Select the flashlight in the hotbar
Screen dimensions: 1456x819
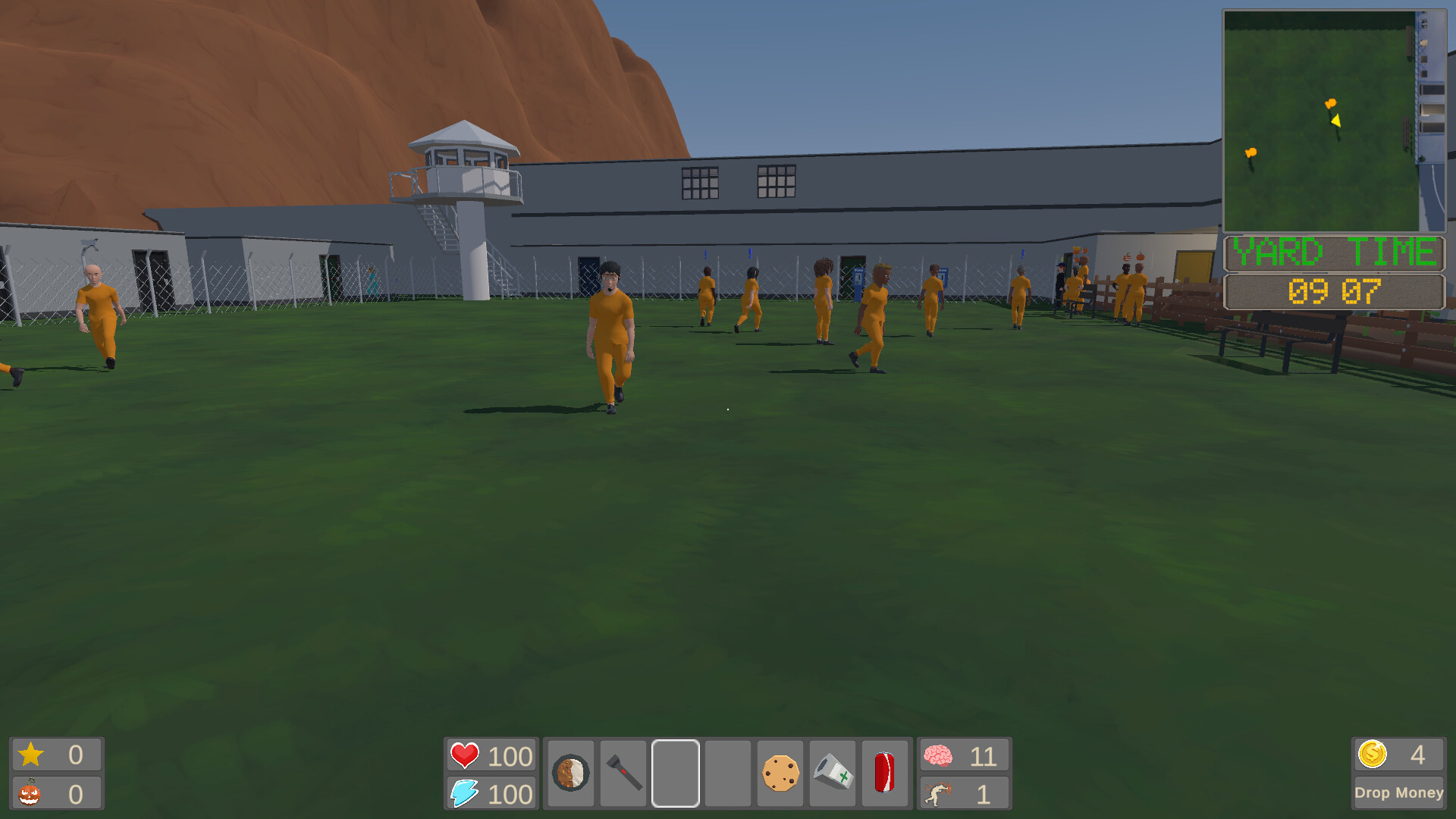623,773
